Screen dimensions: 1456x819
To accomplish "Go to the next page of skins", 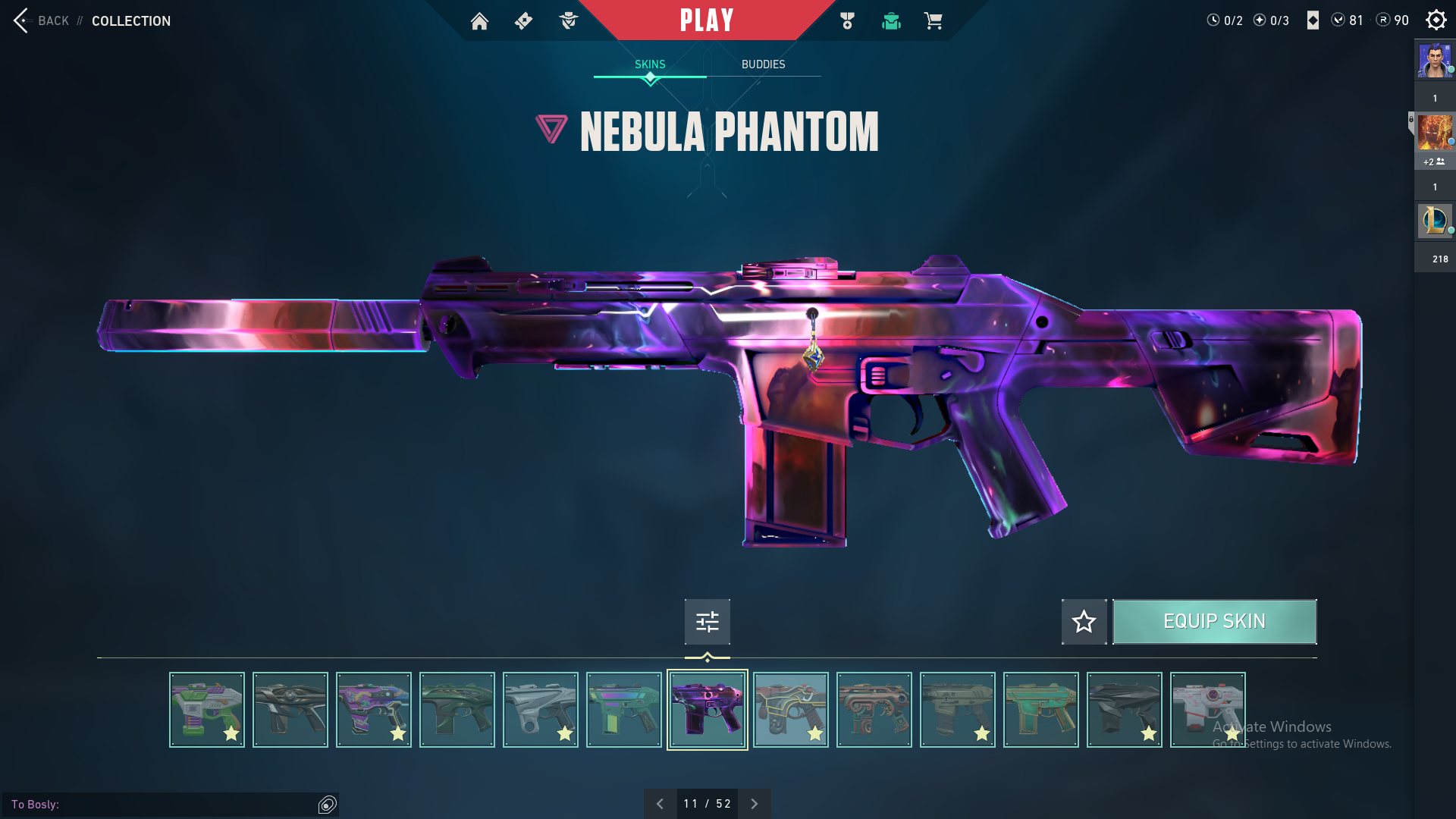I will (x=754, y=804).
